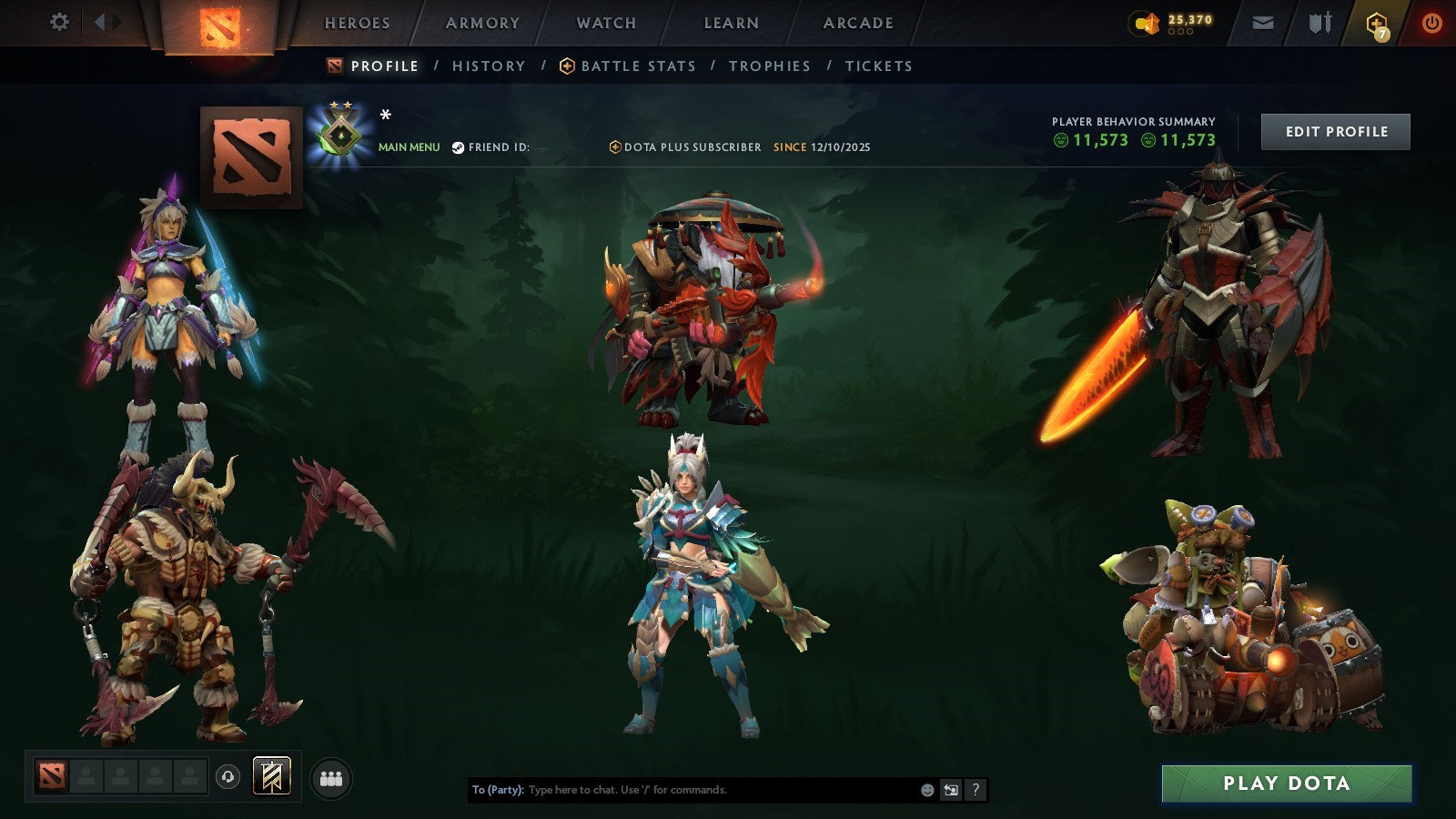The width and height of the screenshot is (1456, 819).
Task: Open the BATTLE STATS tab
Action: pyautogui.click(x=638, y=66)
